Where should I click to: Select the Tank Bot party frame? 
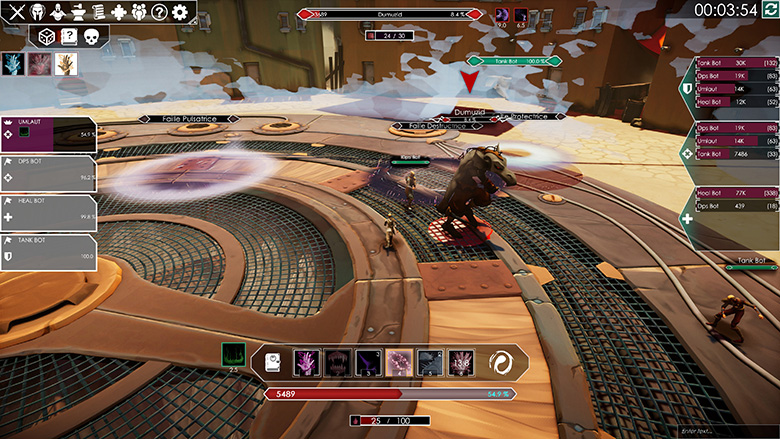tap(48, 251)
